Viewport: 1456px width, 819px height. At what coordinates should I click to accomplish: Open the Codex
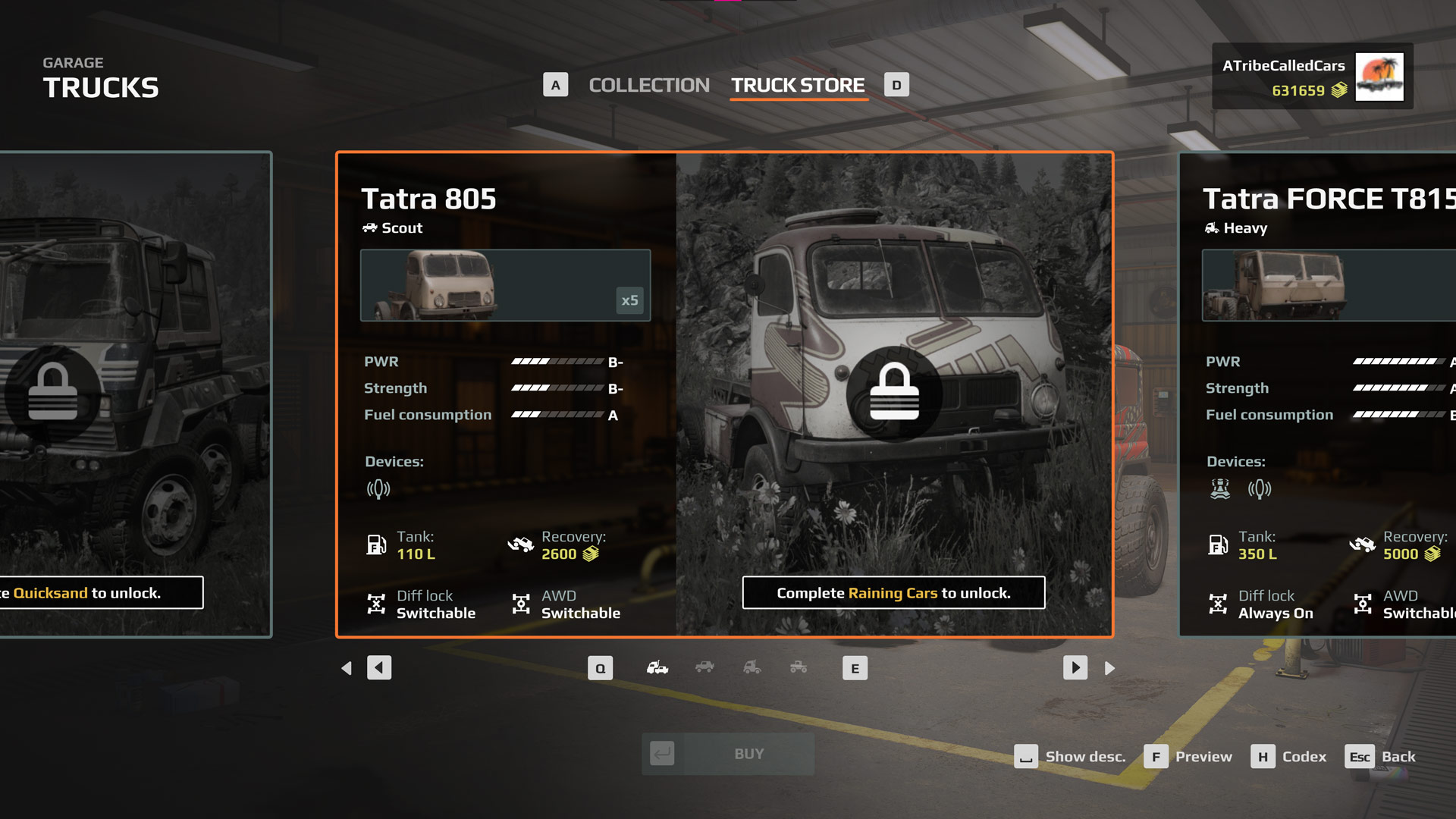point(1289,757)
